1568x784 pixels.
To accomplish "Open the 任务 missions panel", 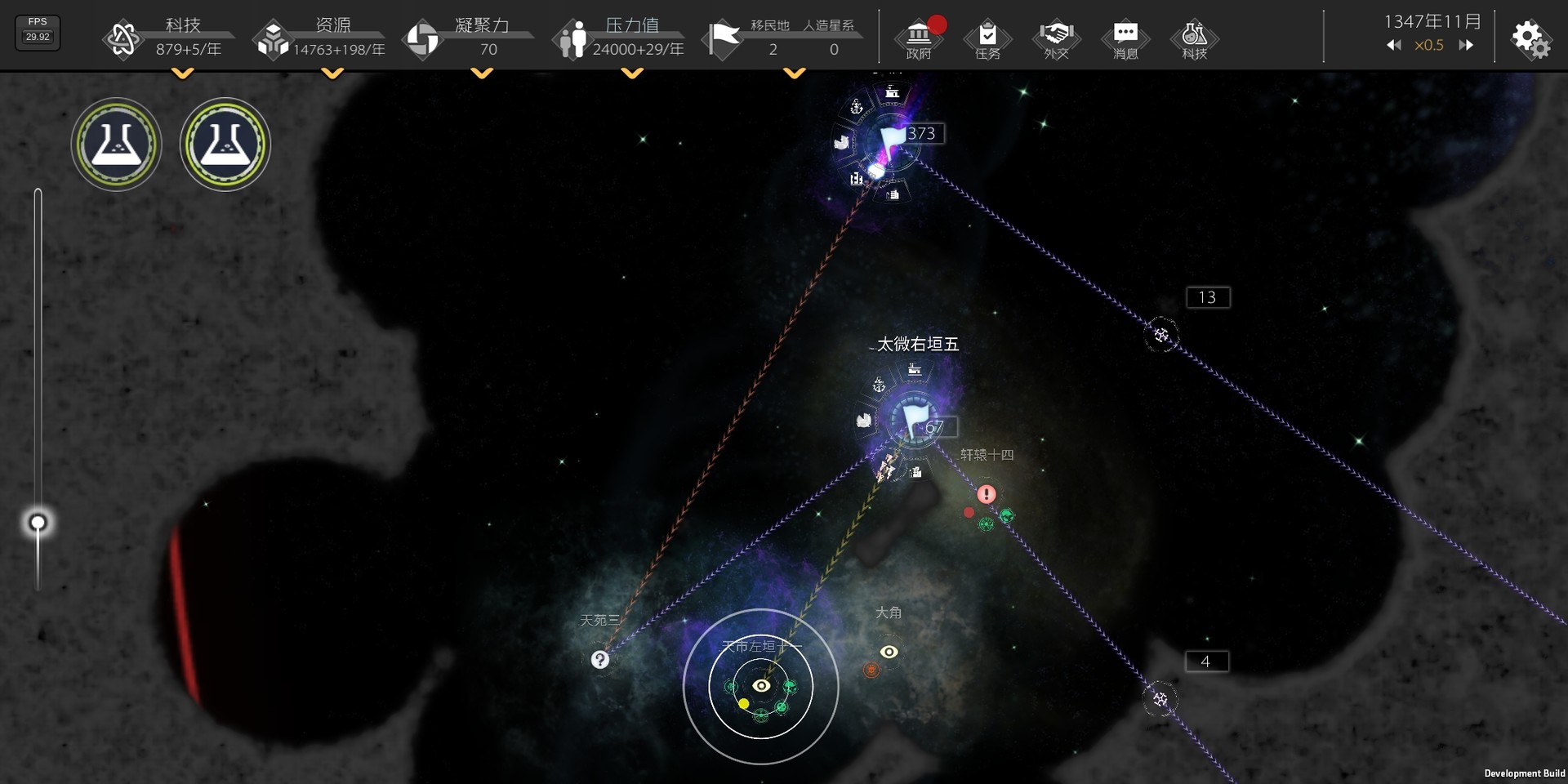I will pyautogui.click(x=987, y=38).
